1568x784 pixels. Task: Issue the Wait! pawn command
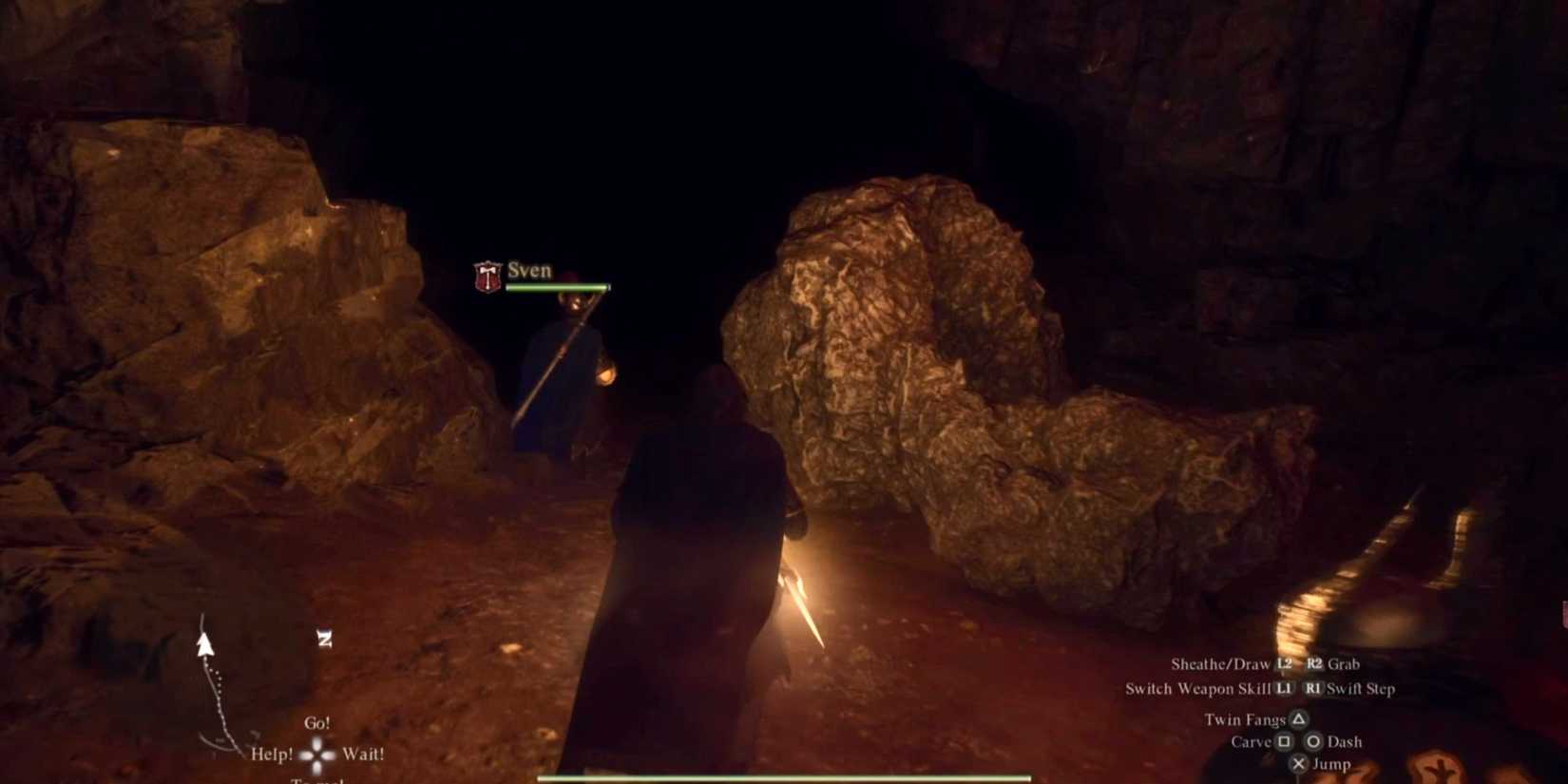coord(363,754)
